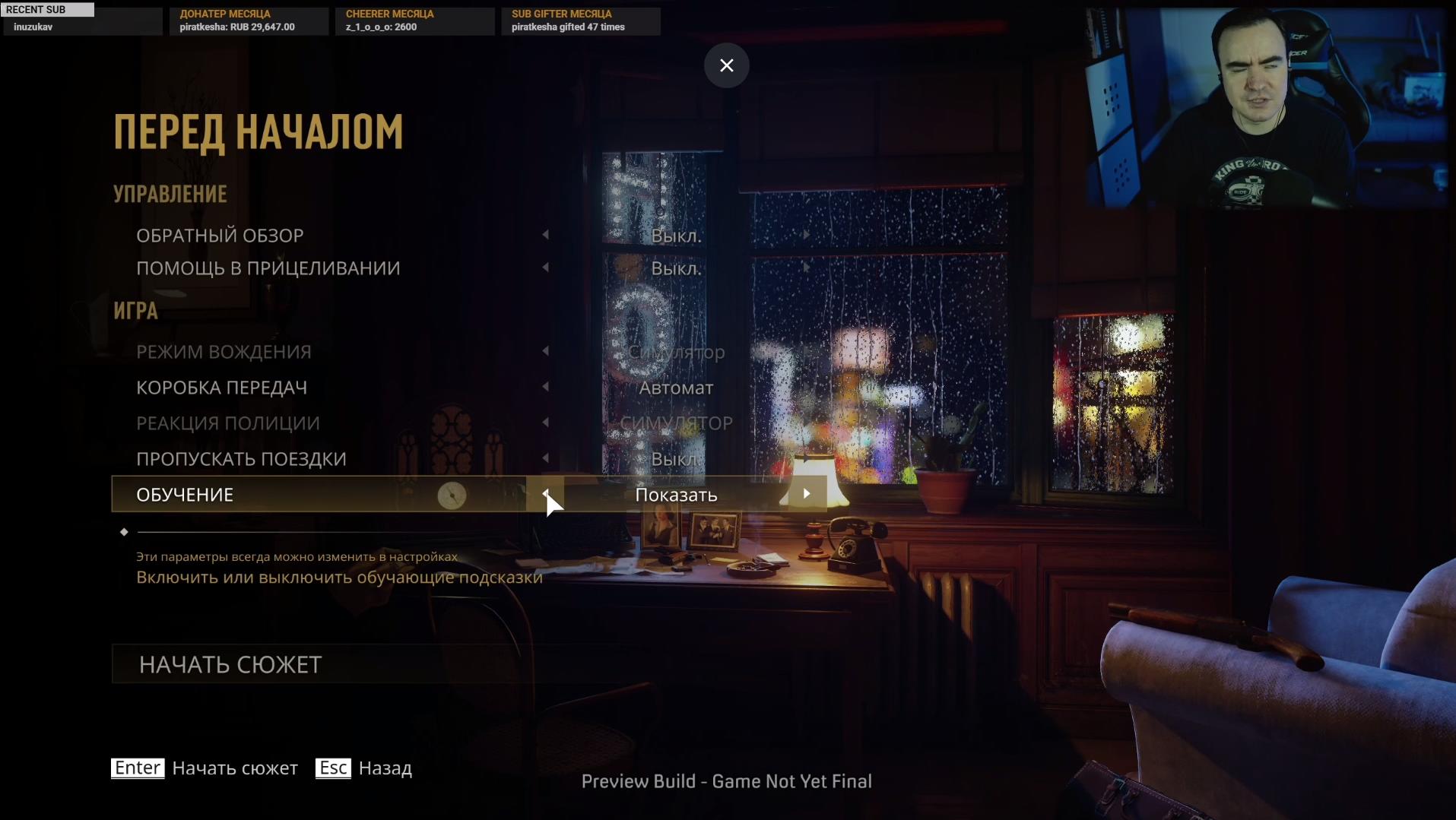Click left arrow for Обратный обзор

coord(545,235)
